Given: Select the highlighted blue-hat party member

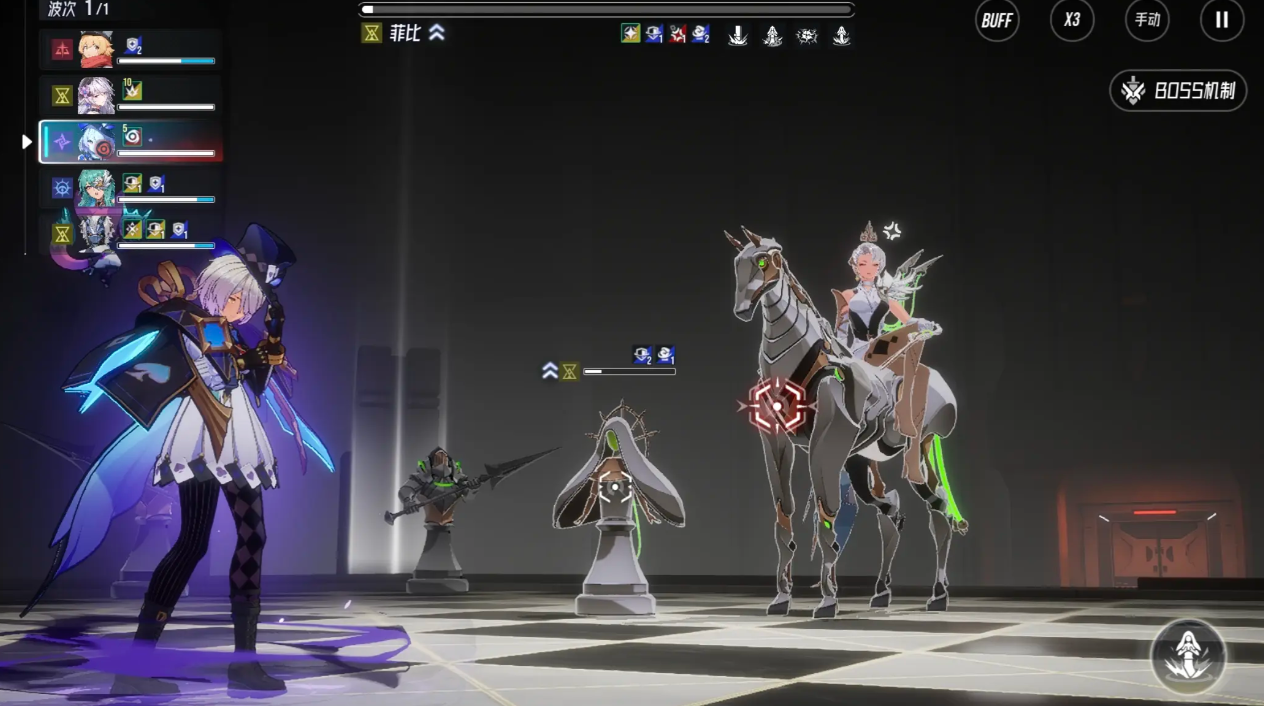Looking at the screenshot, I should point(97,142).
